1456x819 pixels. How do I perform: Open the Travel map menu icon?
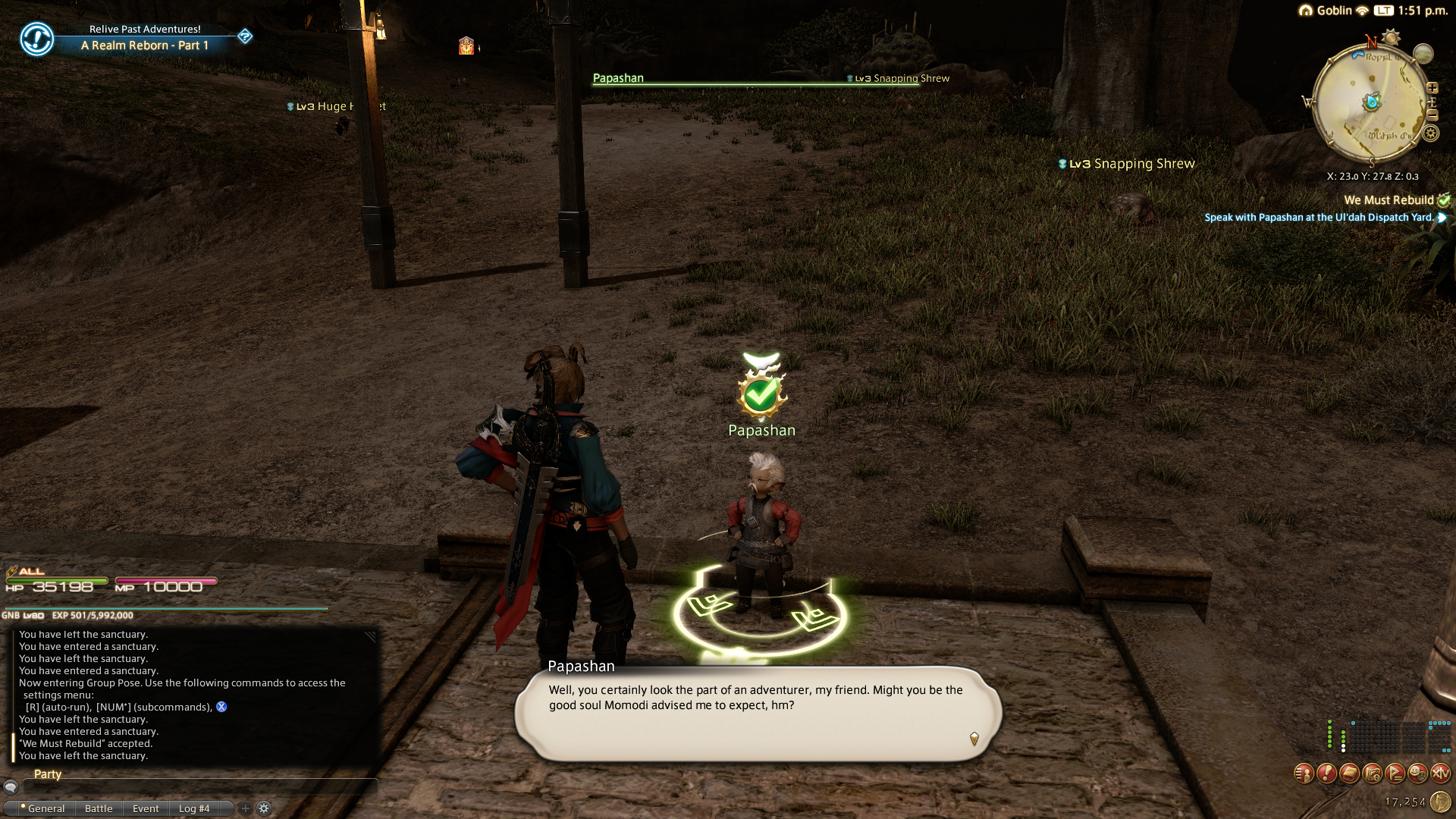pyautogui.click(x=1372, y=773)
